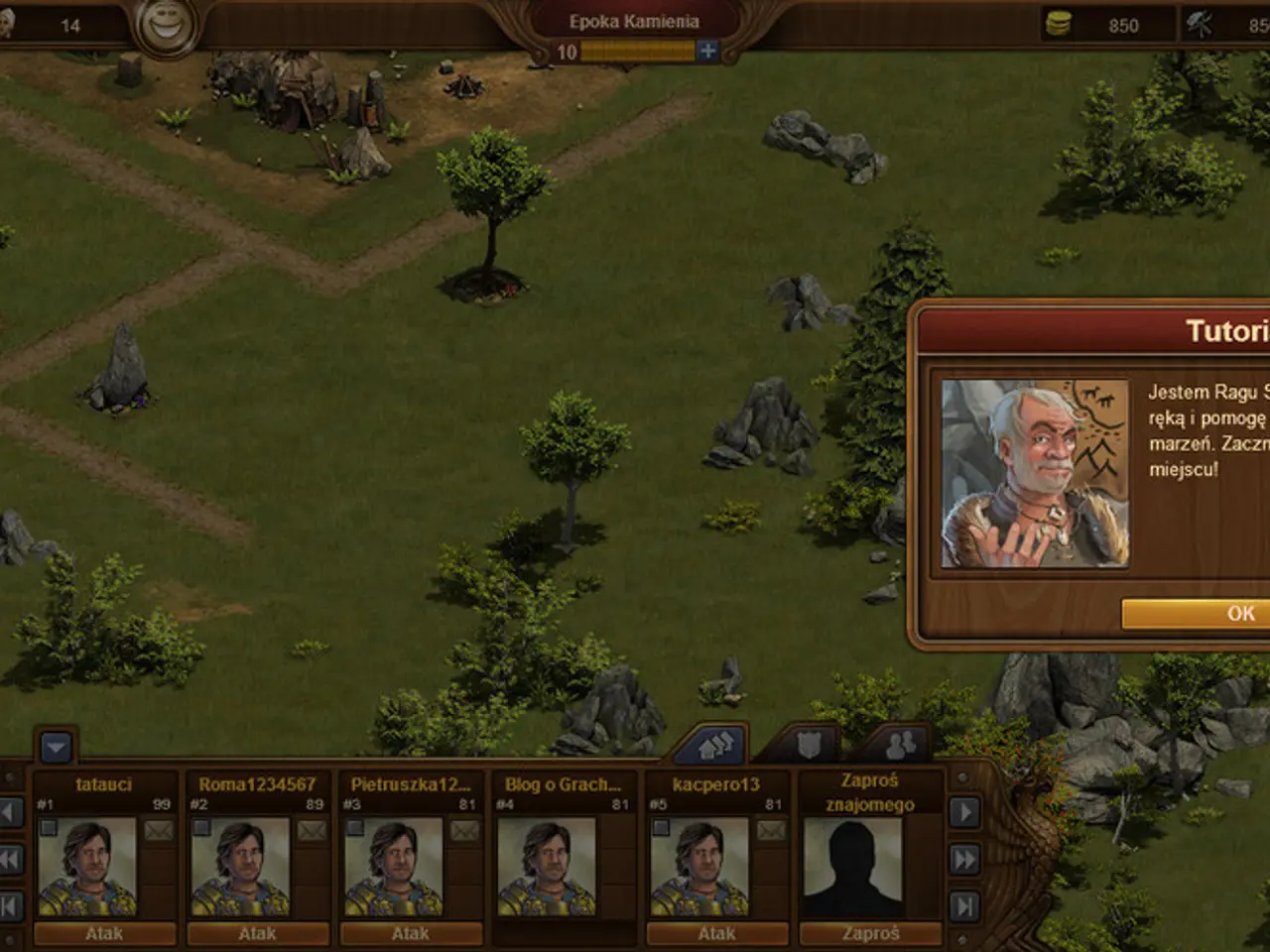The image size is (1270, 952).
Task: Attack player Pietruszka12
Action: pyautogui.click(x=411, y=933)
